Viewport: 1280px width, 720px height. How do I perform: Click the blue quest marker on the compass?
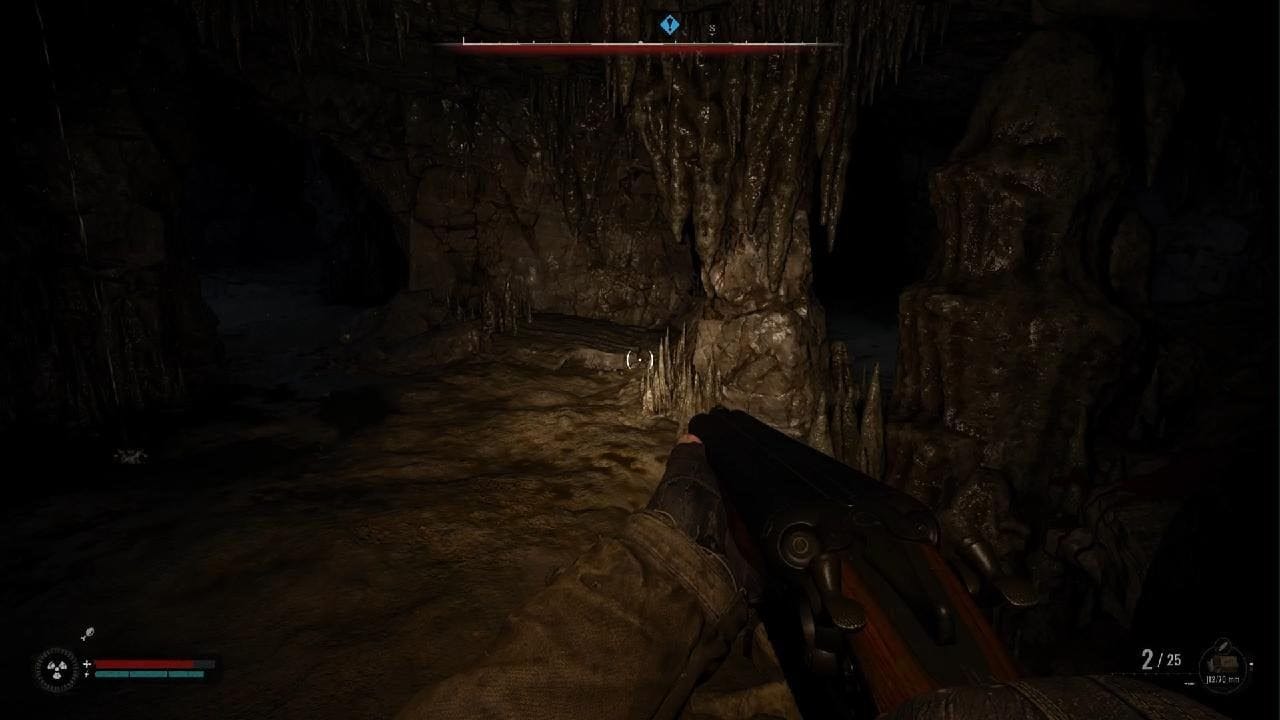[x=670, y=26]
